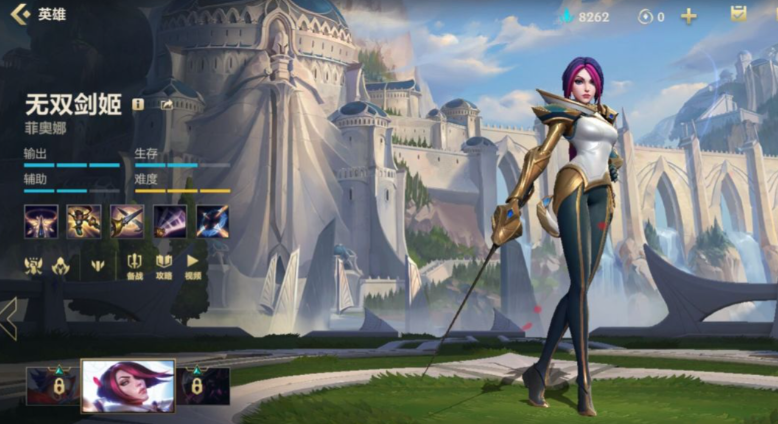Choose the locked dark purple skin thumbnail
The width and height of the screenshot is (778, 424).
click(x=203, y=386)
